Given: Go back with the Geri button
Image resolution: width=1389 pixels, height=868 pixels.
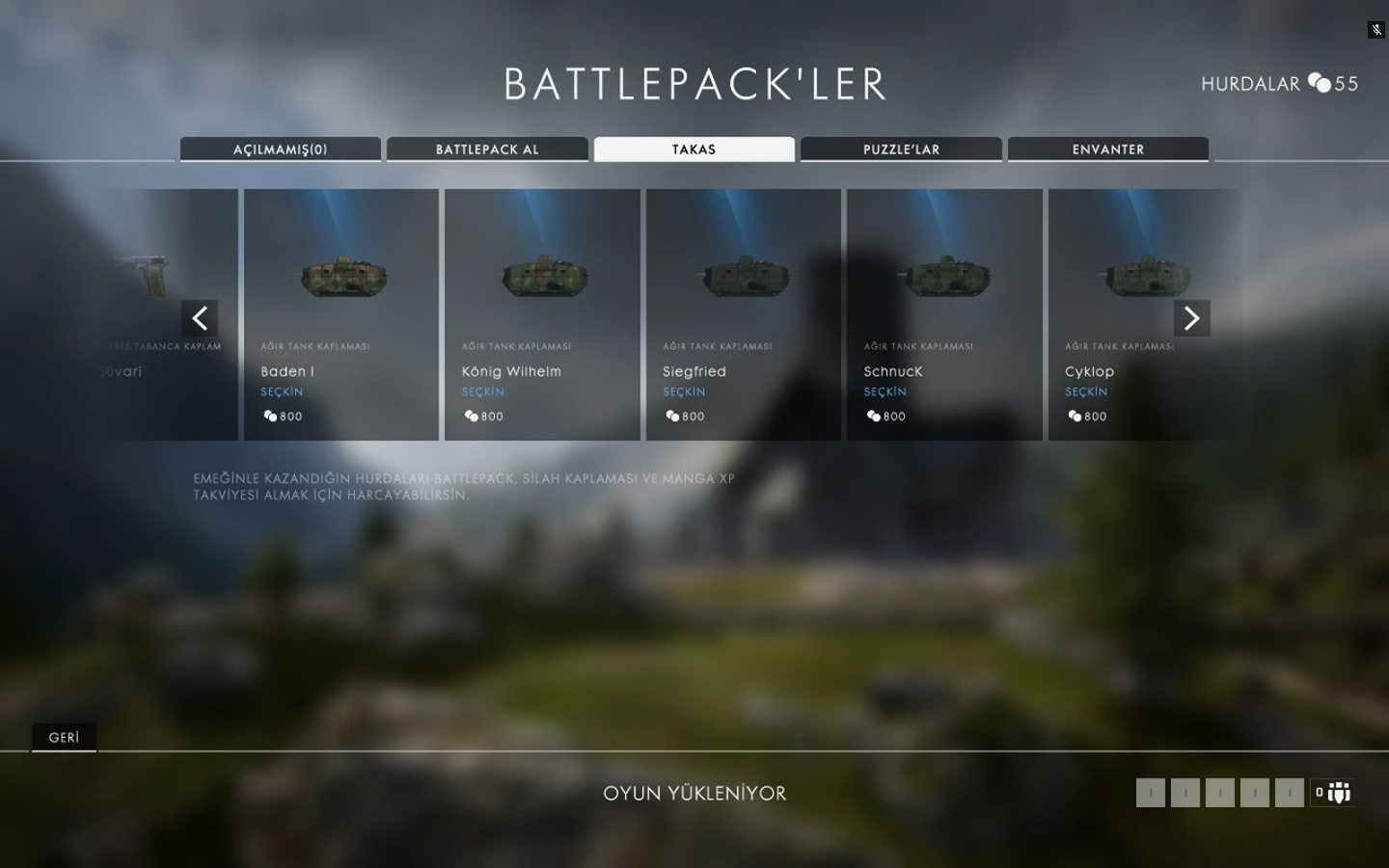Looking at the screenshot, I should coord(64,738).
